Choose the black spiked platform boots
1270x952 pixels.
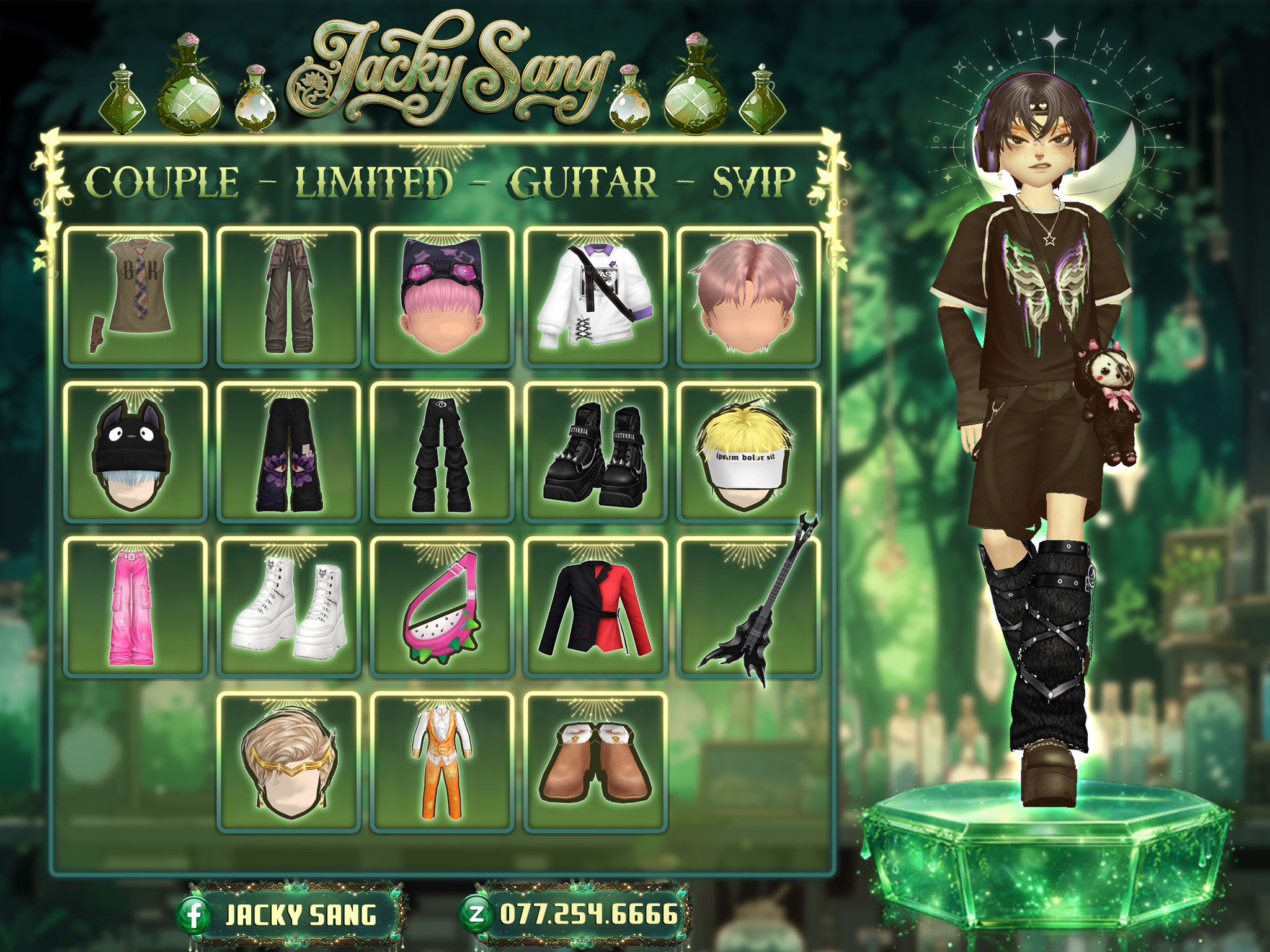(x=595, y=452)
